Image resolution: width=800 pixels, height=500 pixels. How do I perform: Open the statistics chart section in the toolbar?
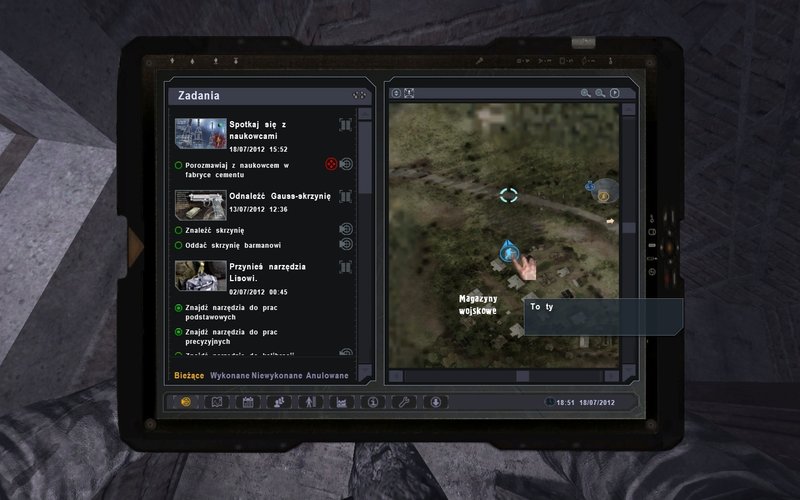tap(341, 402)
